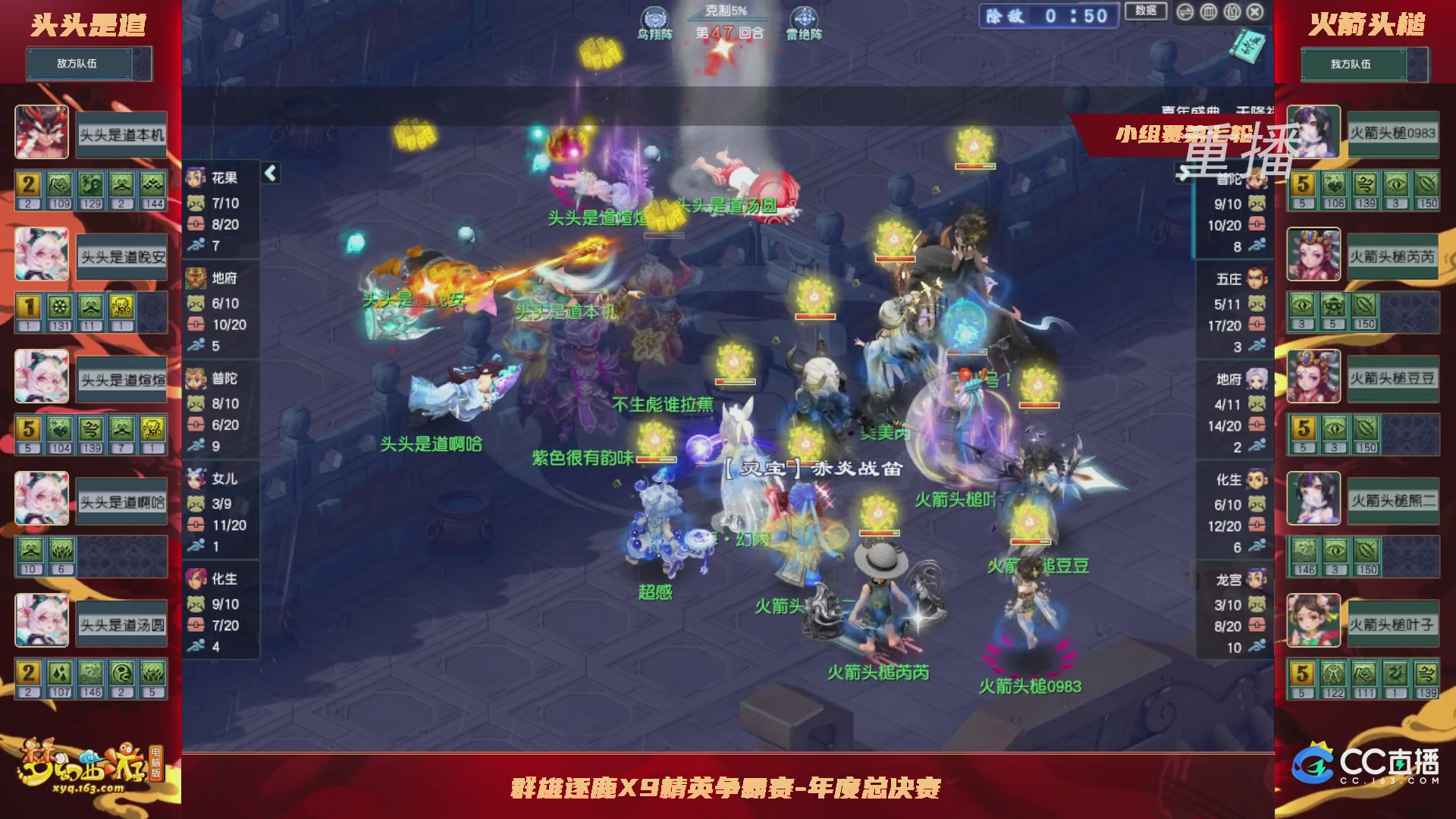Expand the small box beside 我方队伍
Screen dimensions: 1456x819
coord(1417,64)
